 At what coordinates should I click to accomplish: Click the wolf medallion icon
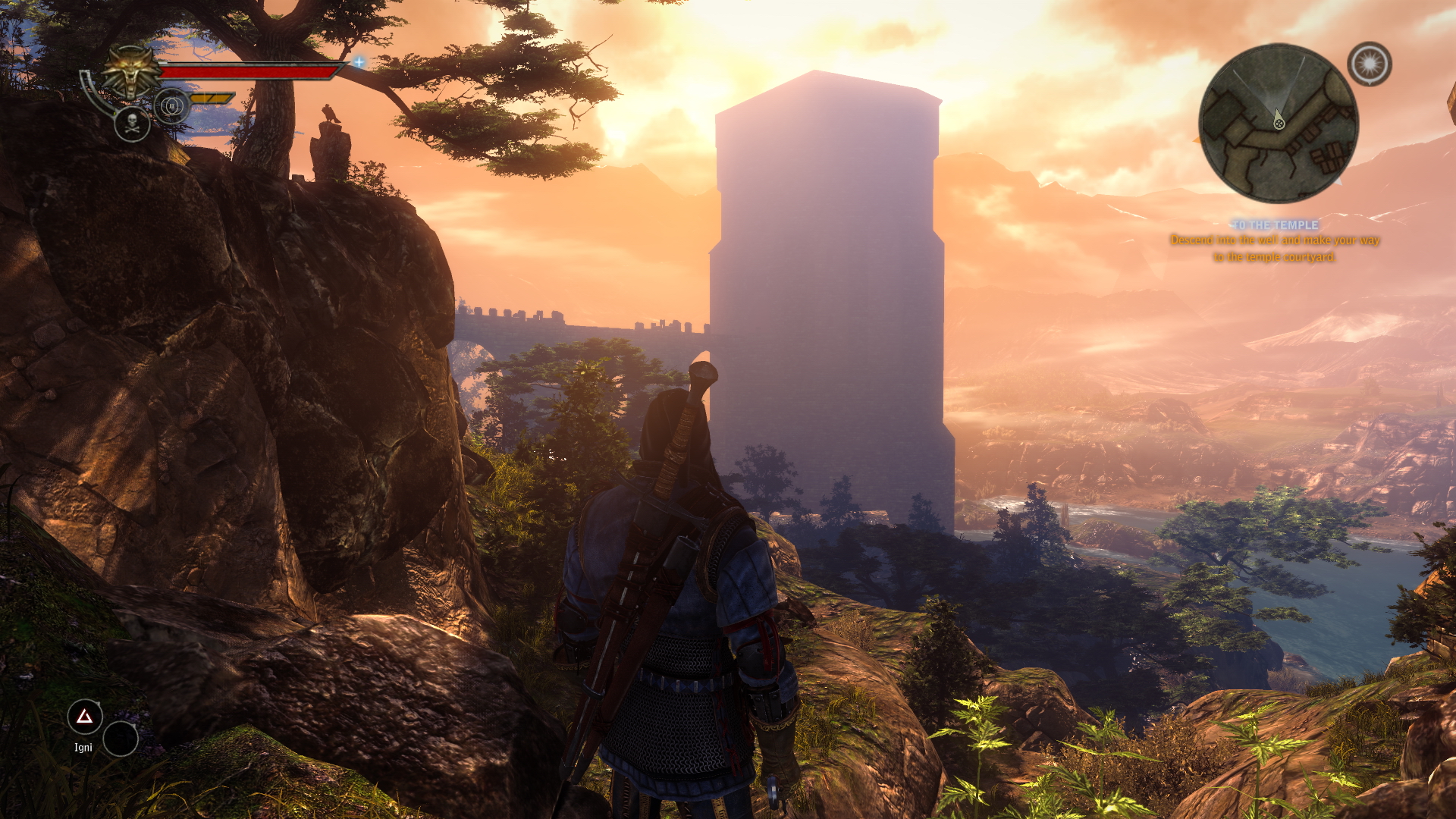(x=133, y=71)
